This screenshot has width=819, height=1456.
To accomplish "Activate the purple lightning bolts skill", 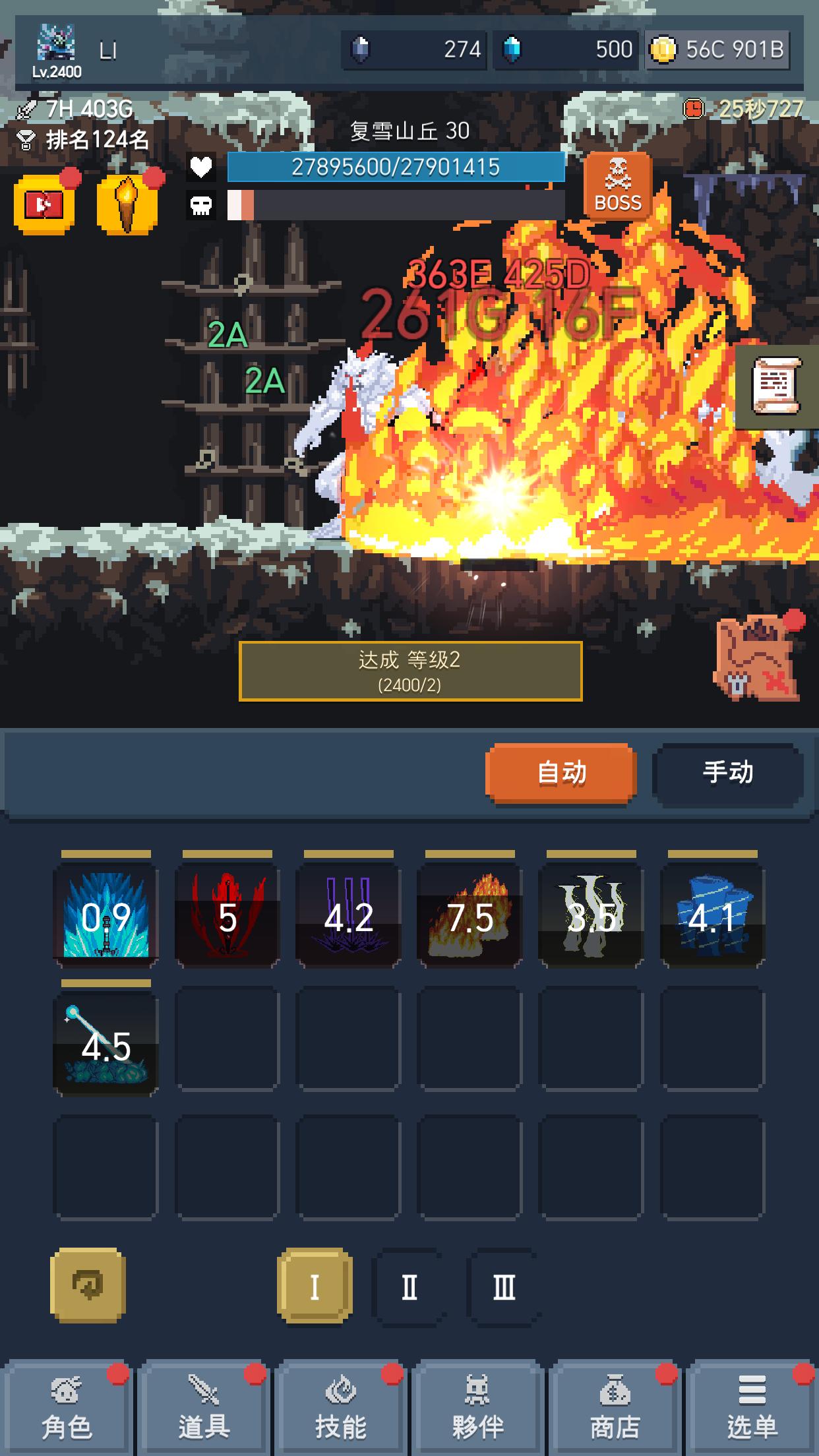I will click(x=349, y=916).
